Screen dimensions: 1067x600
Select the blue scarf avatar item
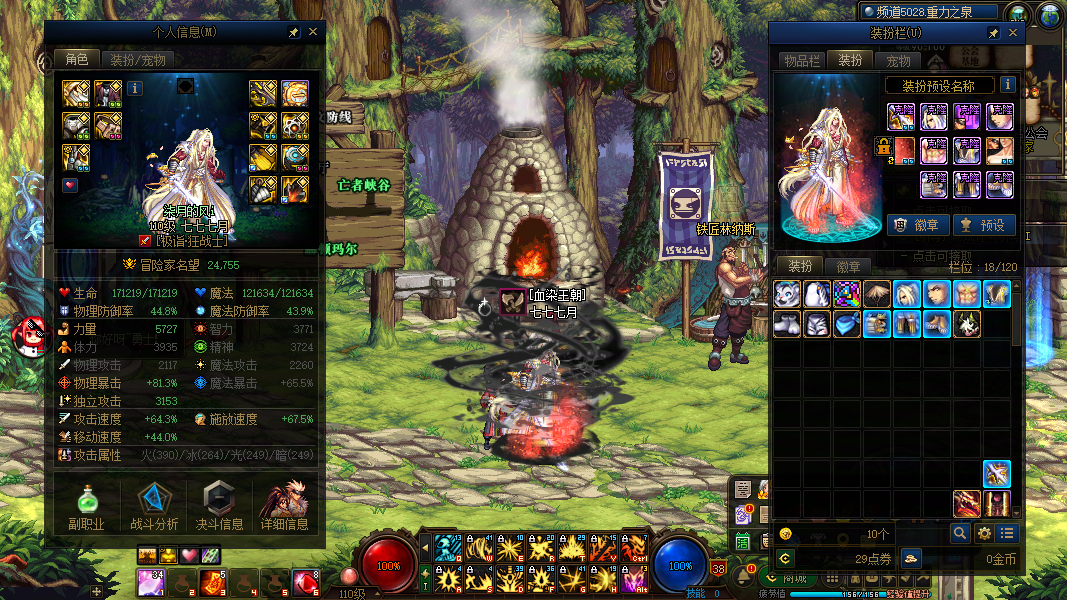point(847,324)
